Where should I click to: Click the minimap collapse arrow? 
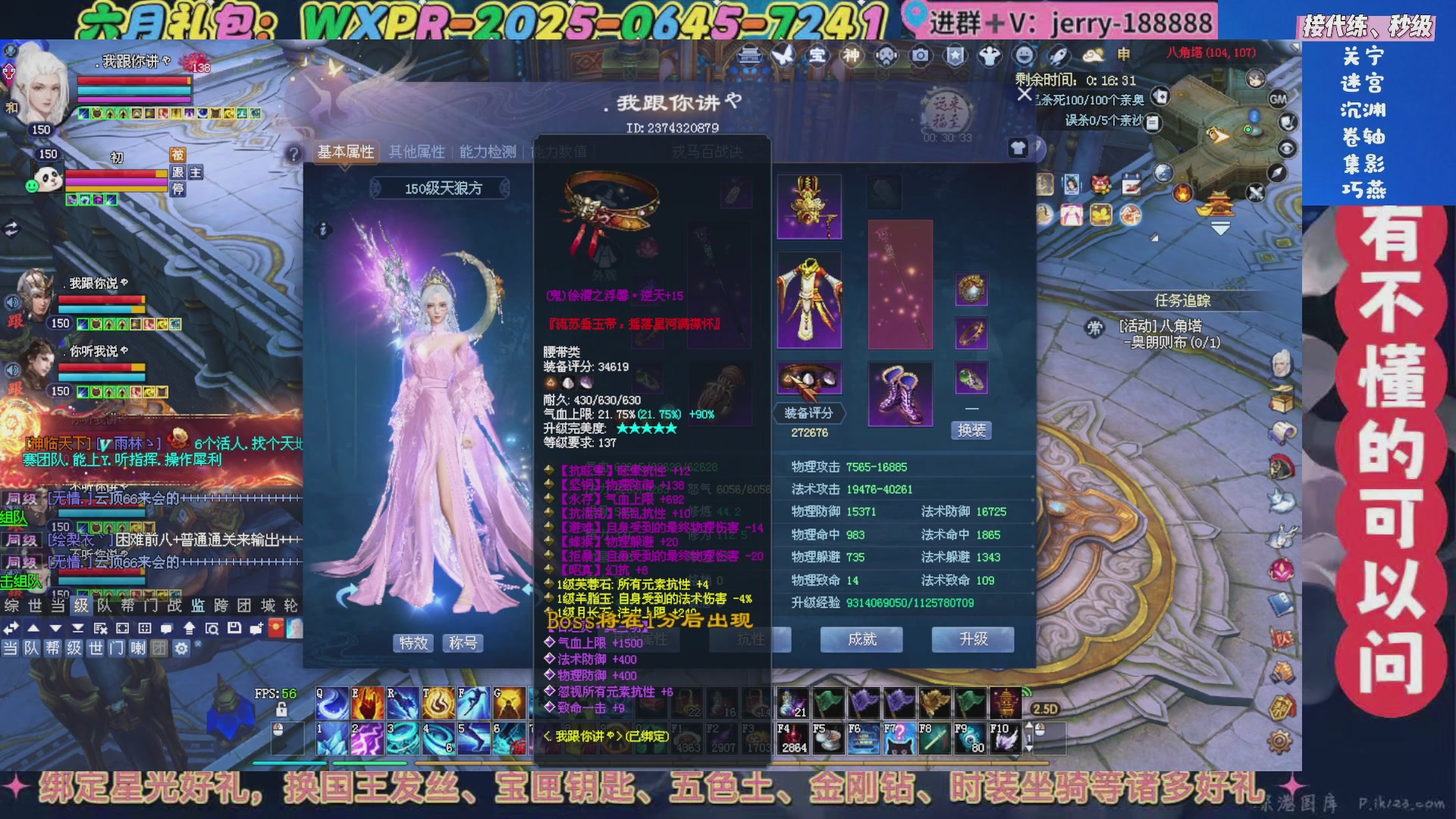pos(1221,227)
